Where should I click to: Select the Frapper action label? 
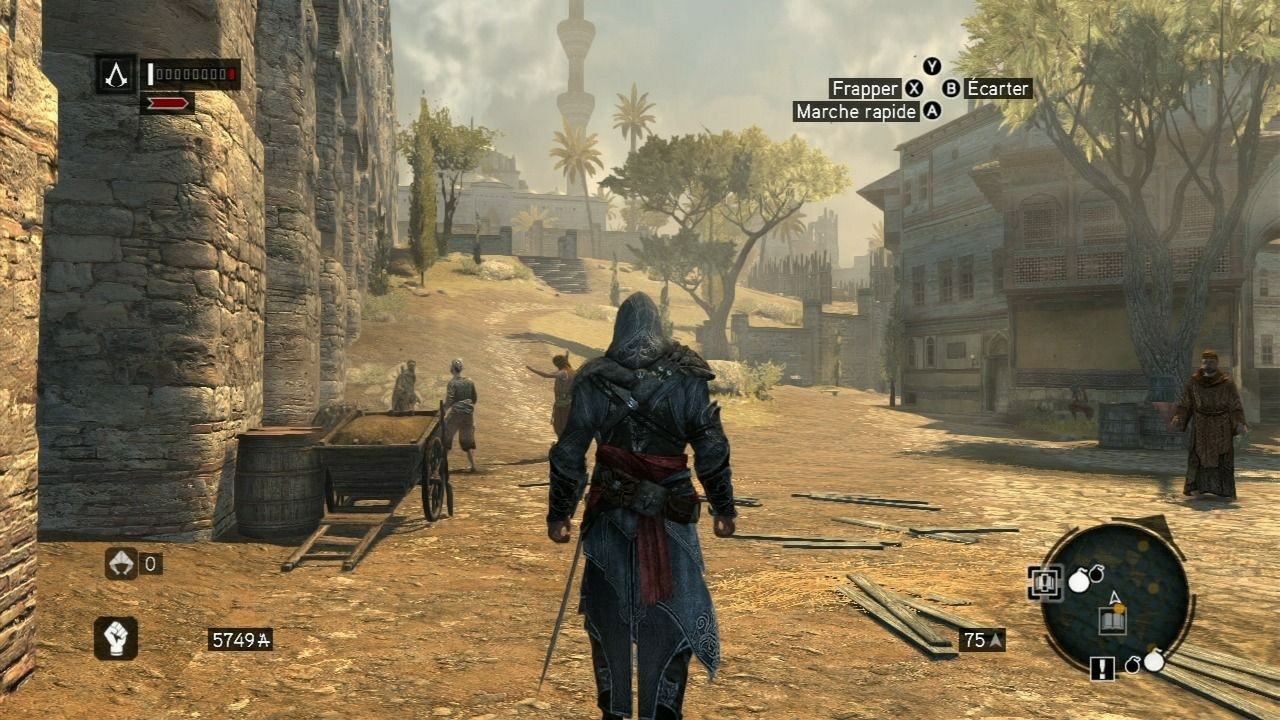866,88
